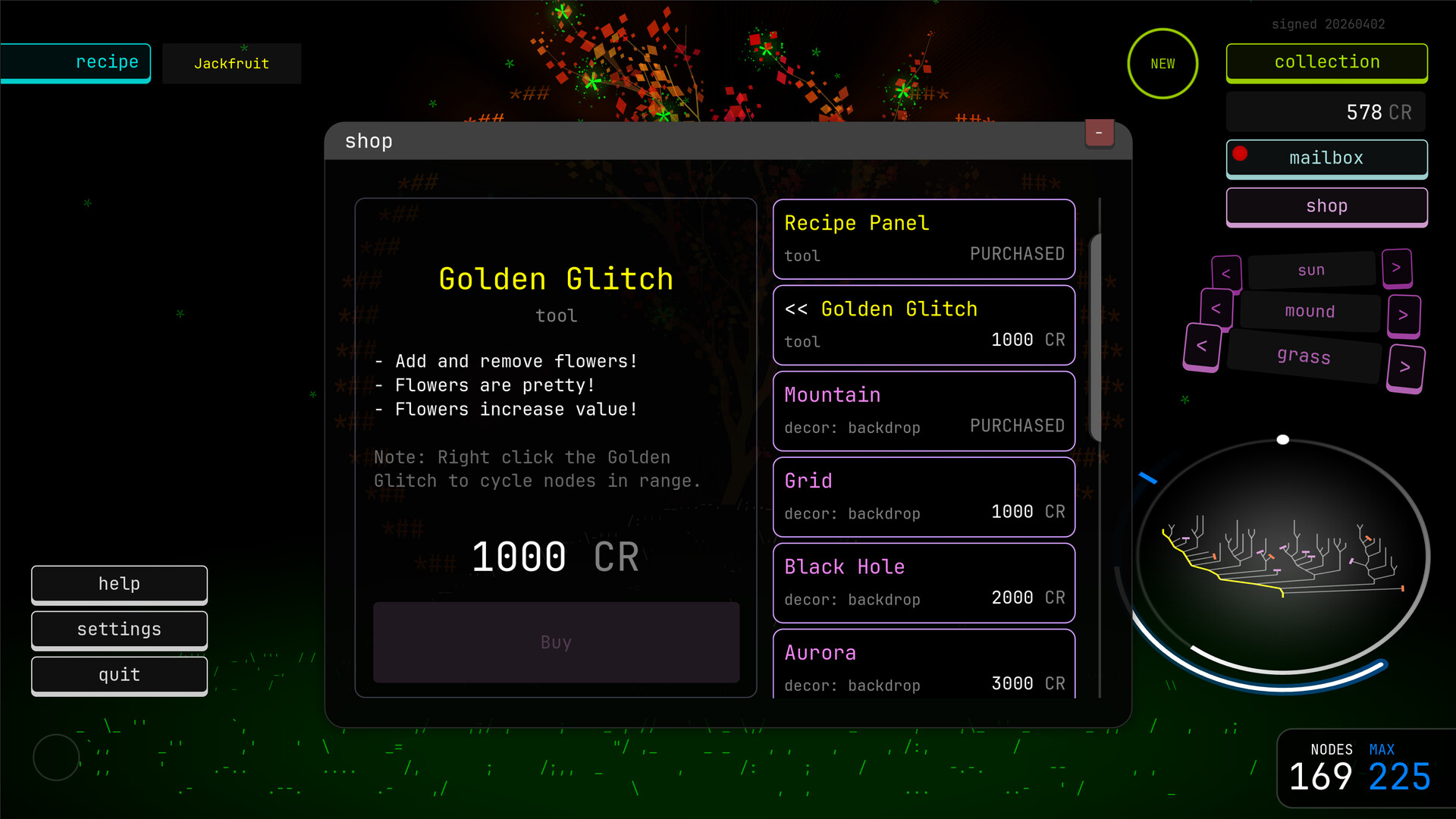Viewport: 1456px width, 819px height.
Task: Switch to the recipe tab
Action: pos(106,62)
